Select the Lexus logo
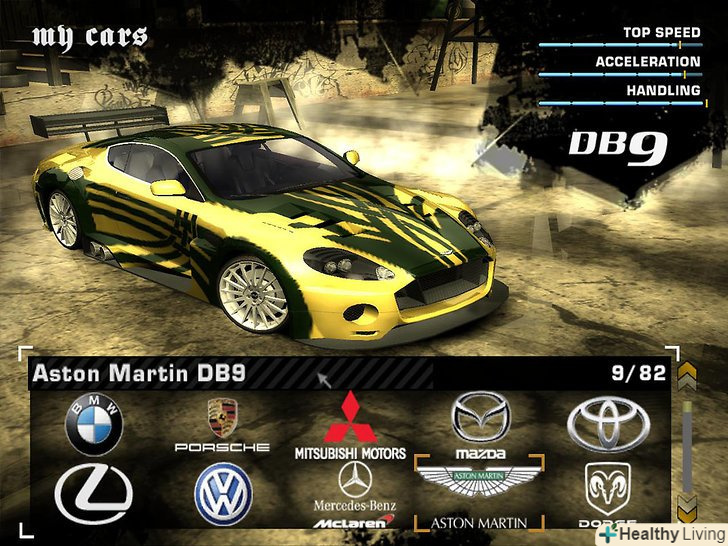Viewport: 728px width, 546px height. pyautogui.click(x=93, y=494)
